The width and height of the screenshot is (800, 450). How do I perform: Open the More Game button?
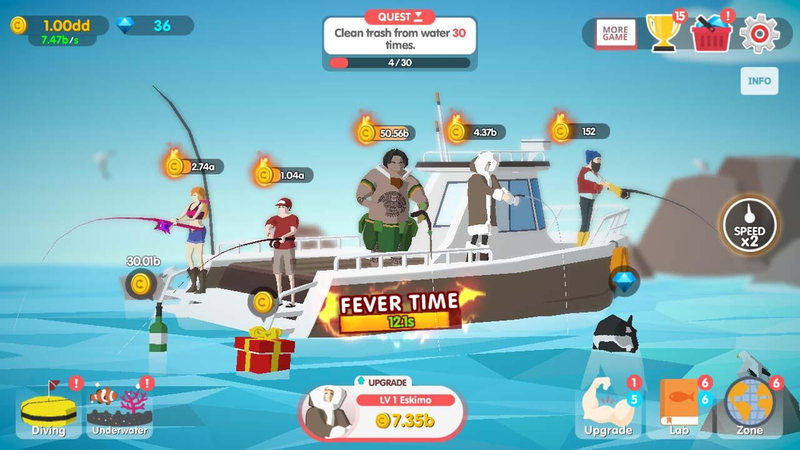point(615,33)
